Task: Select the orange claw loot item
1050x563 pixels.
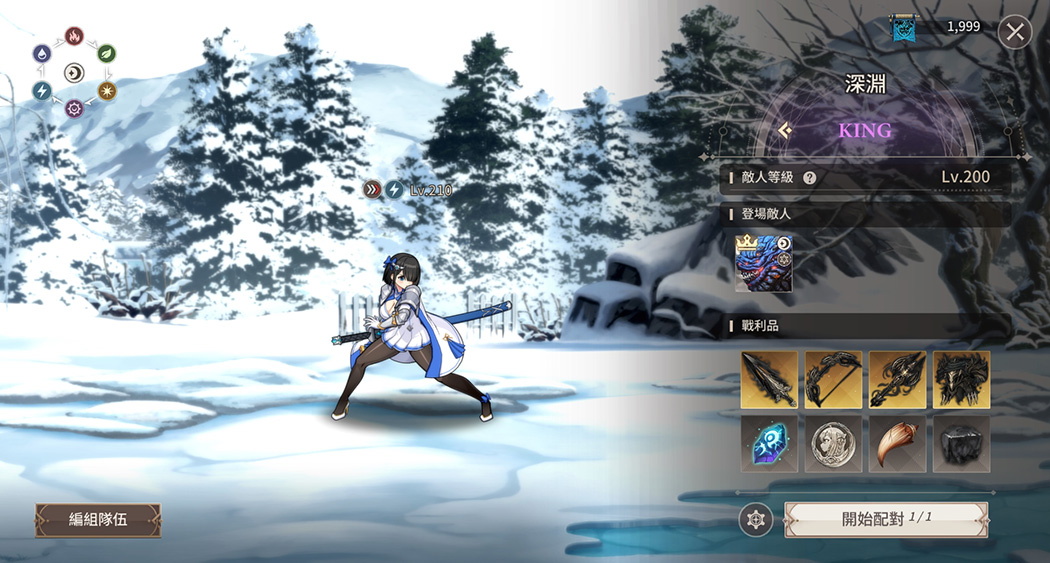Action: [897, 444]
